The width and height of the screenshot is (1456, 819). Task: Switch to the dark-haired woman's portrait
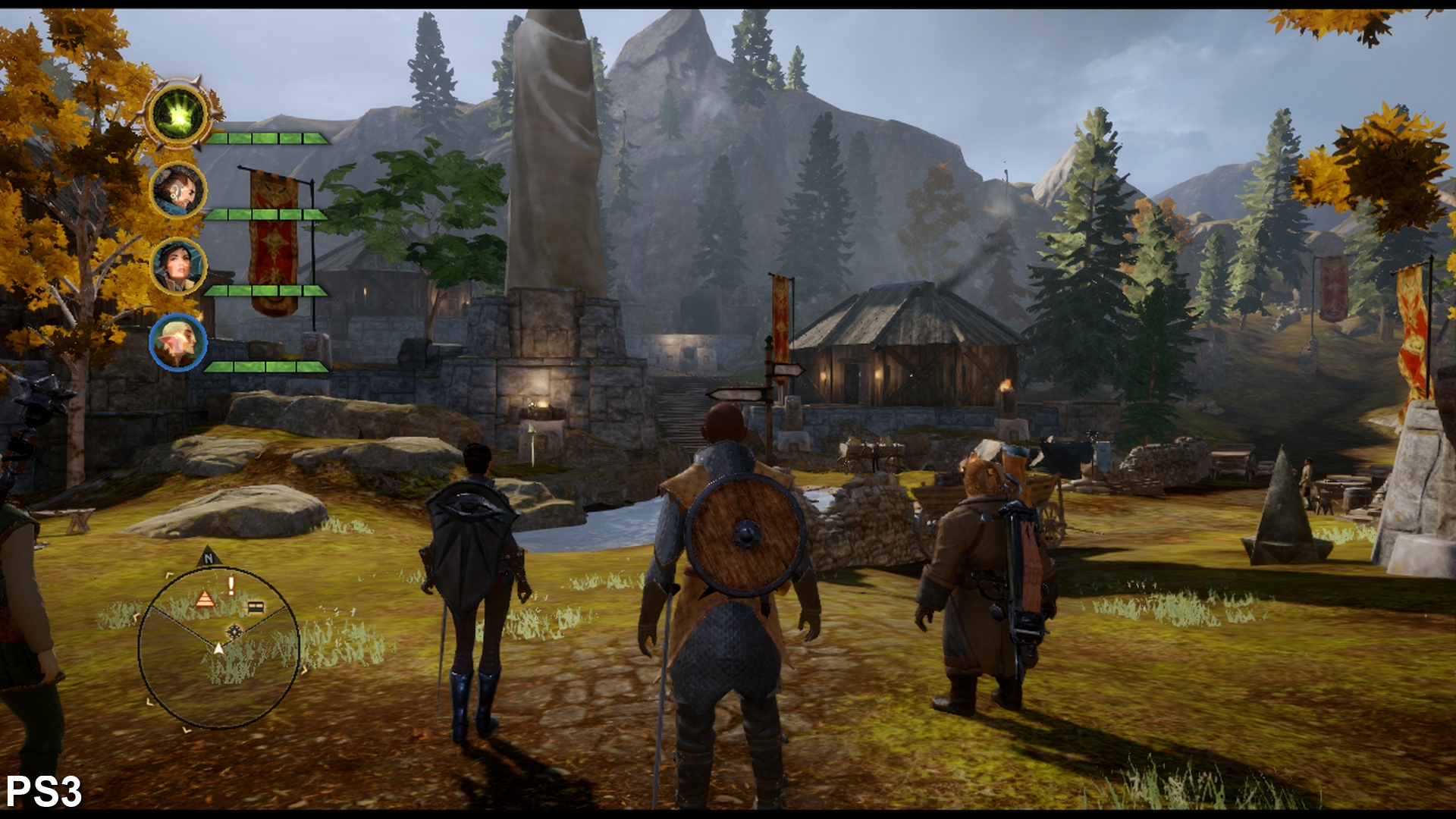click(178, 266)
